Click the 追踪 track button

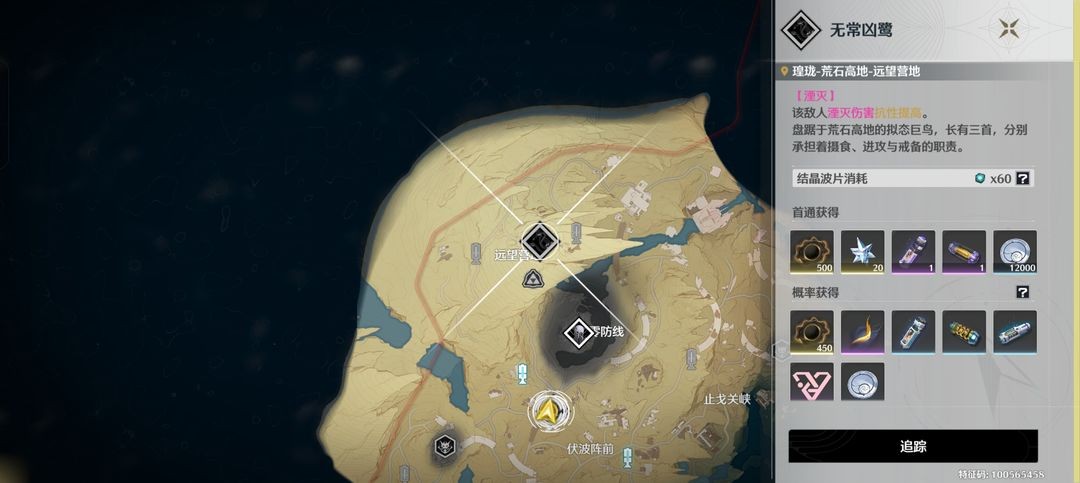[912, 446]
